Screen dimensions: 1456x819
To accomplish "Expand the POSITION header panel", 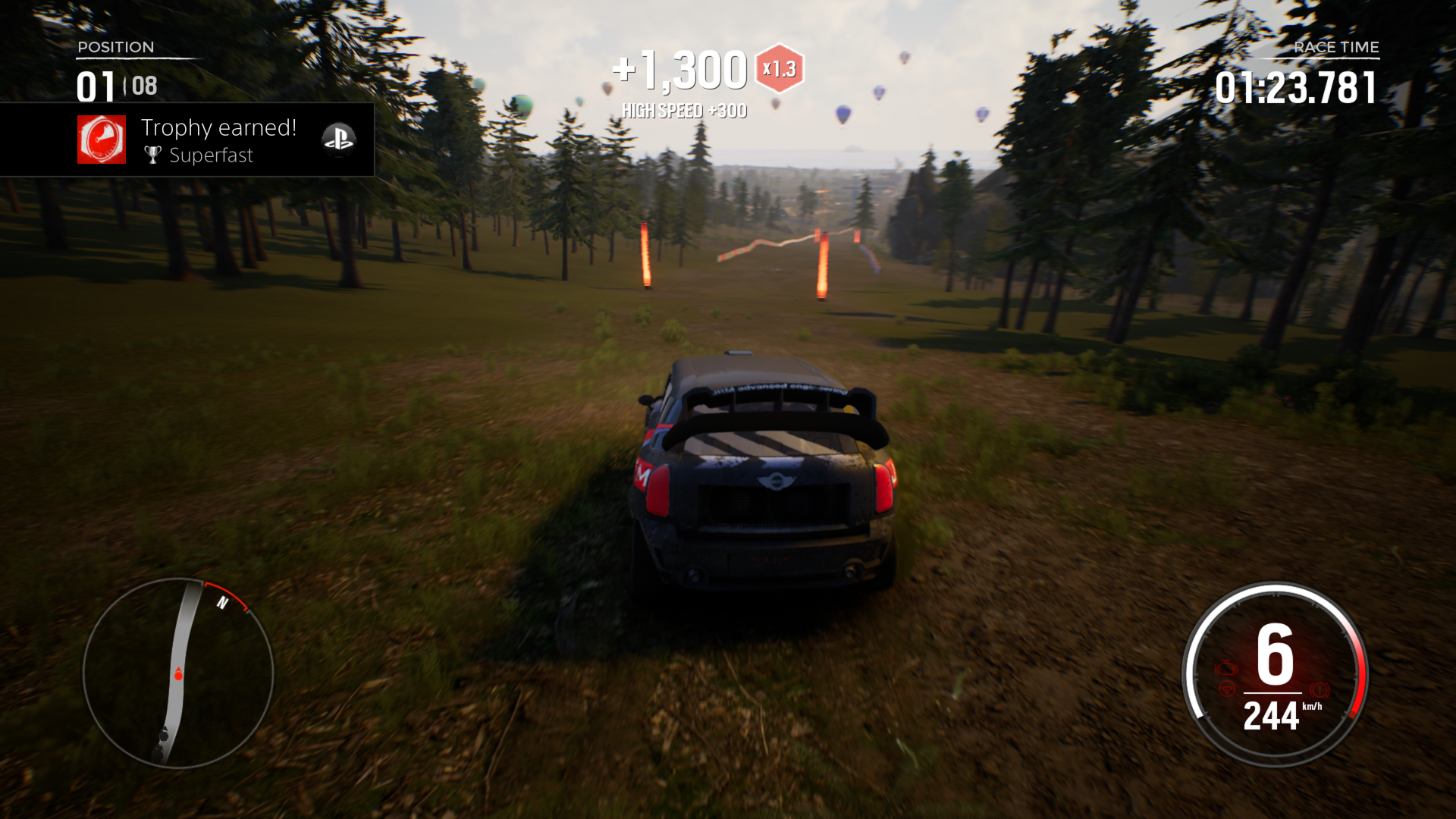I will (x=115, y=47).
